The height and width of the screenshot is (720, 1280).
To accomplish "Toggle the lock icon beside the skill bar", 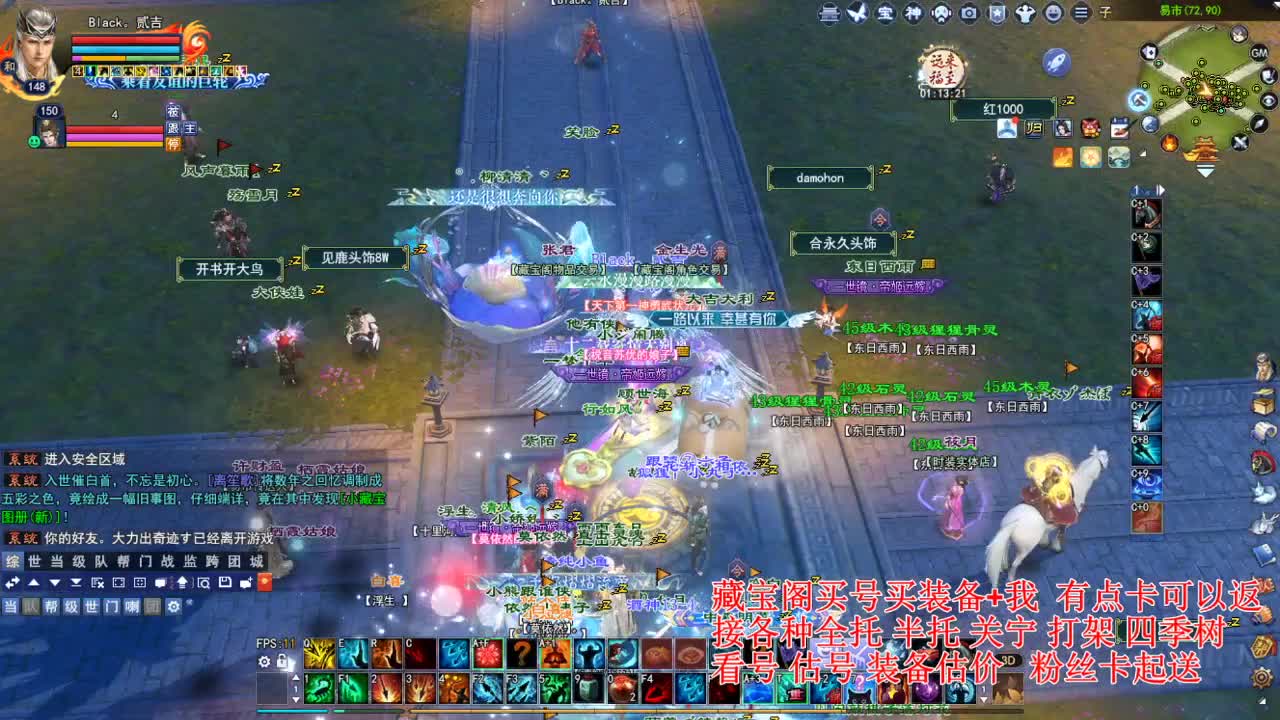I will [x=281, y=661].
